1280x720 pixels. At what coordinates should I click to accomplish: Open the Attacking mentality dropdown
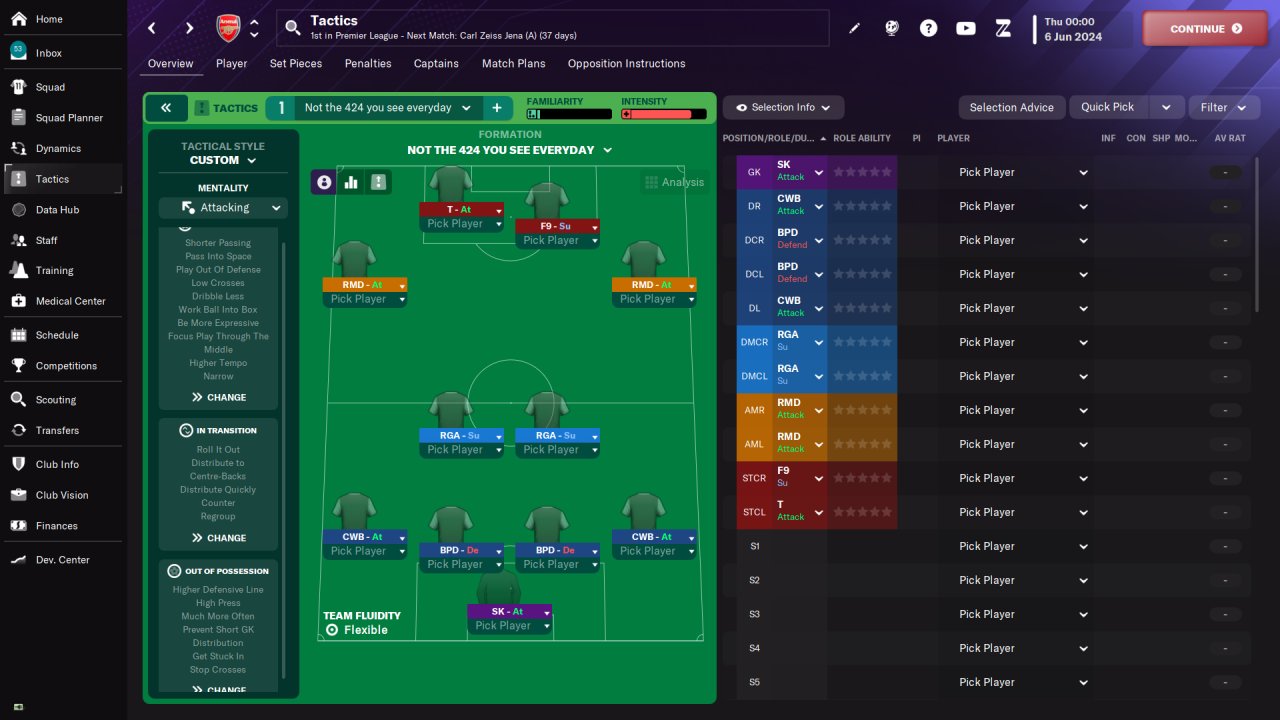[x=223, y=208]
